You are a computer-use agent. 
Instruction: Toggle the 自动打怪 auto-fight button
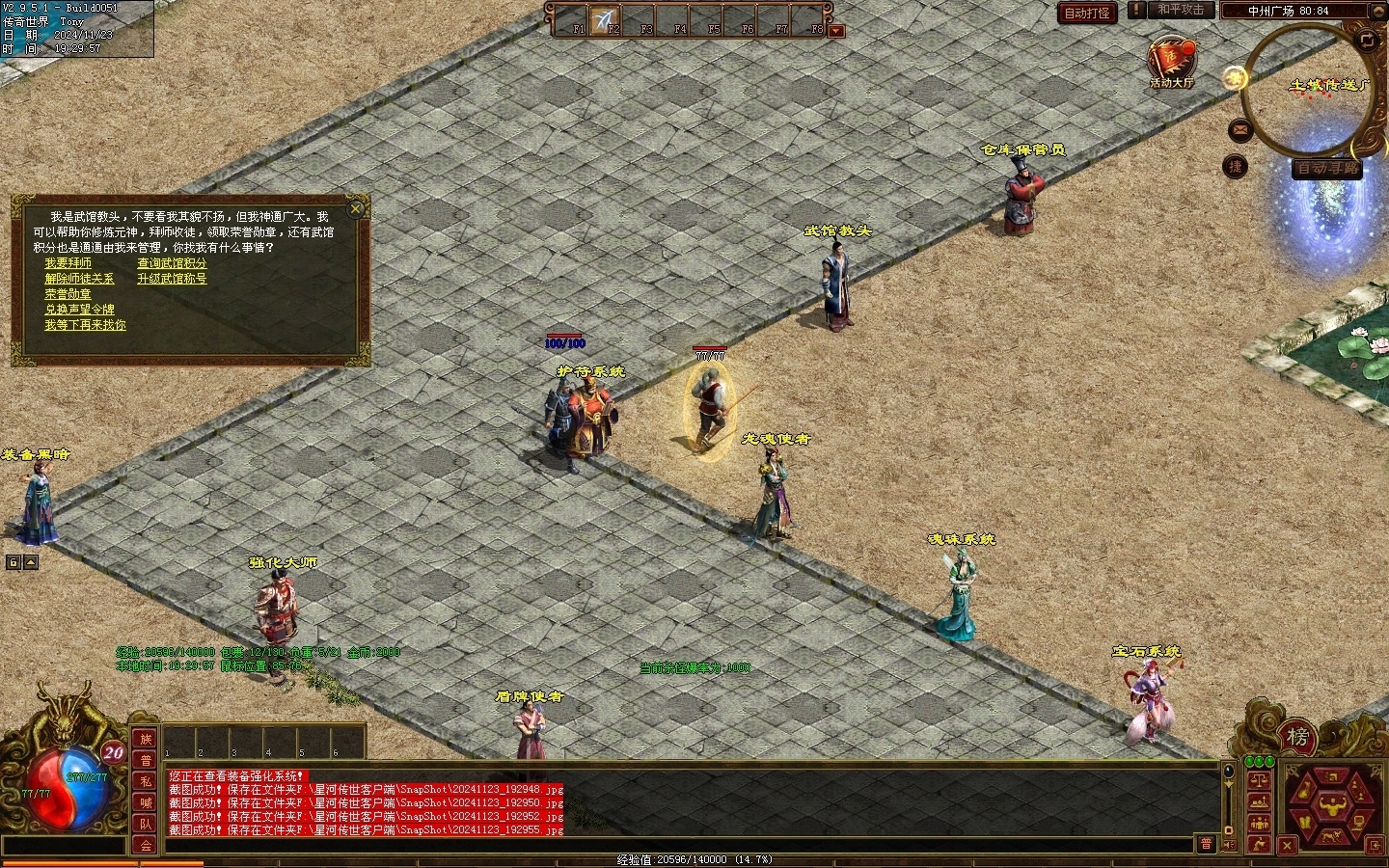point(1087,13)
